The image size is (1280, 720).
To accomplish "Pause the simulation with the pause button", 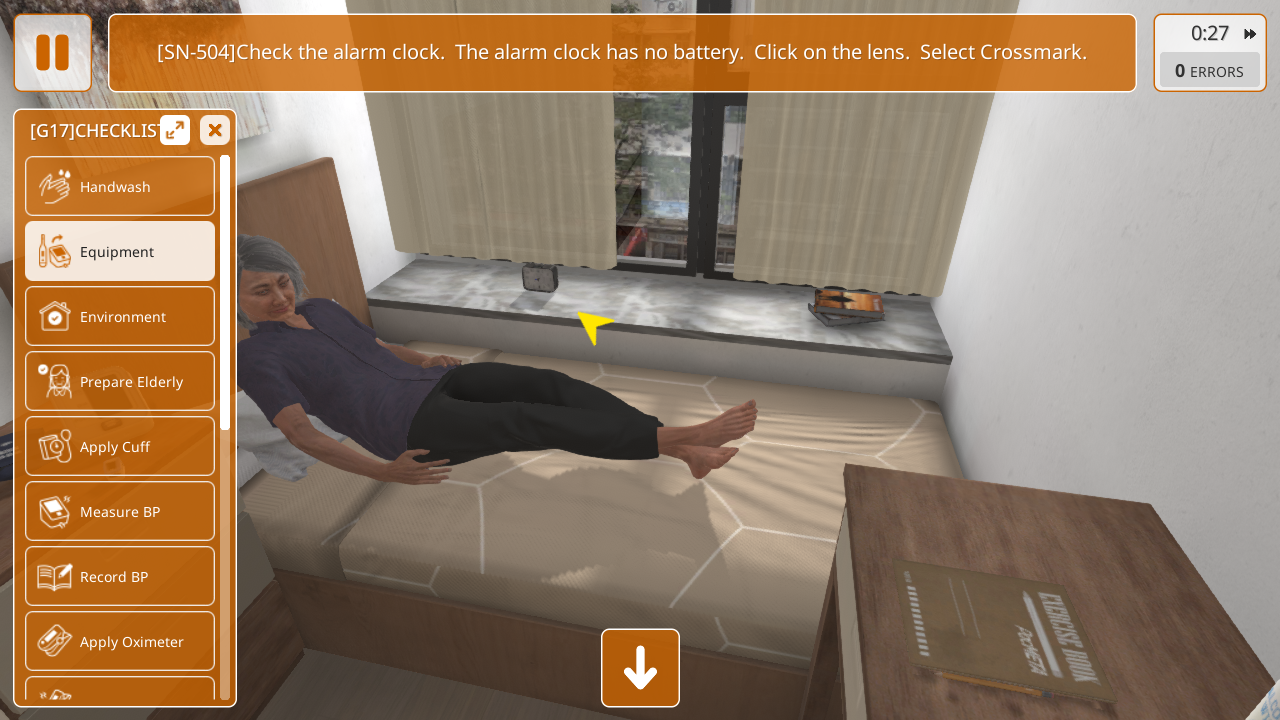I will (x=52, y=53).
